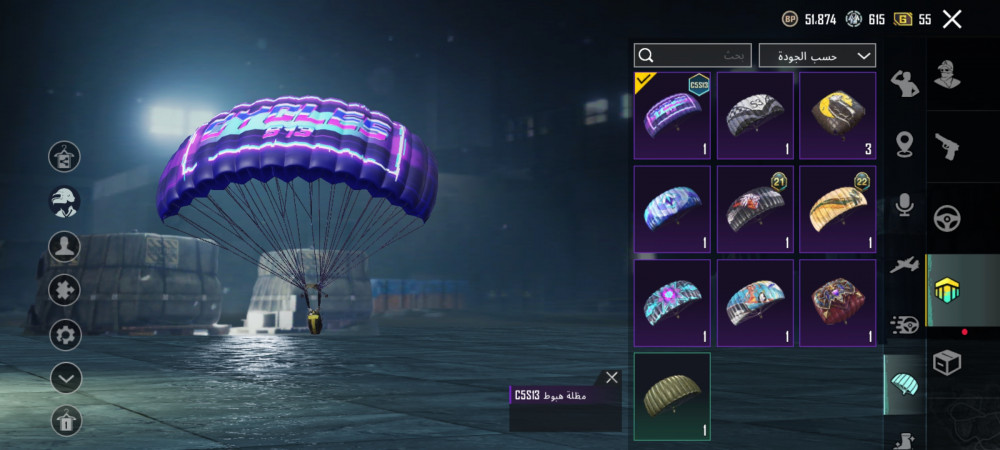Image resolution: width=1000 pixels, height=450 pixels.
Task: Choose the default olive green parachute
Action: tap(672, 396)
